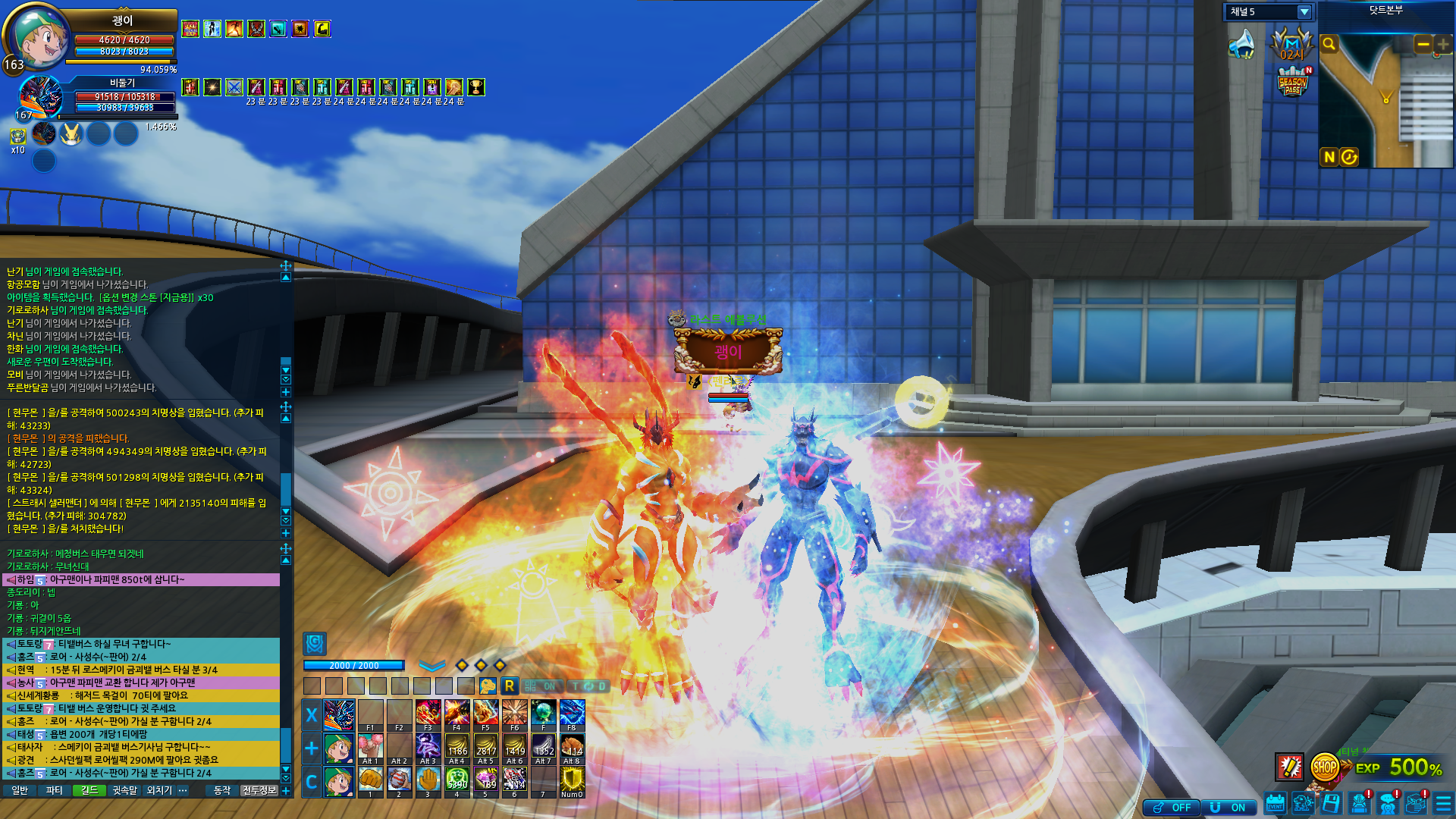Select the 전투정보 combat info tab
This screenshot has width=1456, height=819.
[x=259, y=790]
